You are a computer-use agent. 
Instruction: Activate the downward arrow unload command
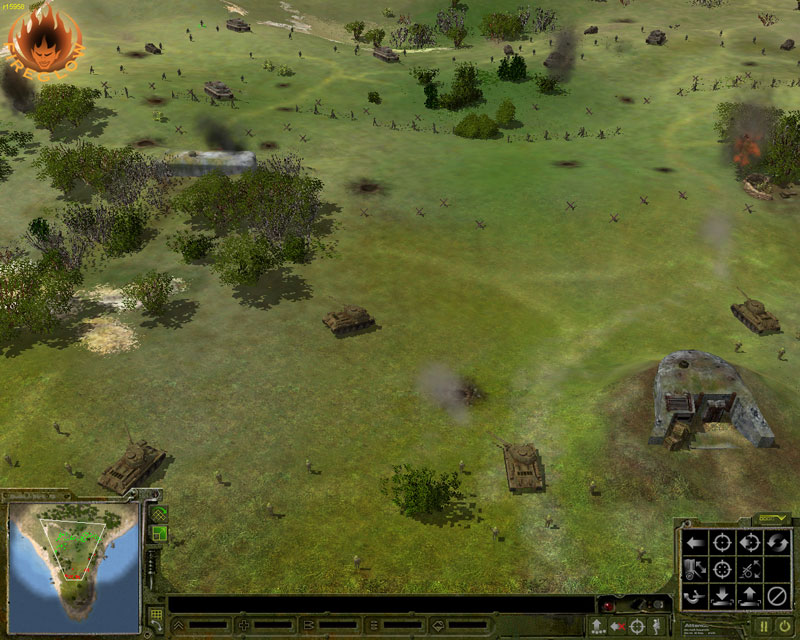[721, 597]
